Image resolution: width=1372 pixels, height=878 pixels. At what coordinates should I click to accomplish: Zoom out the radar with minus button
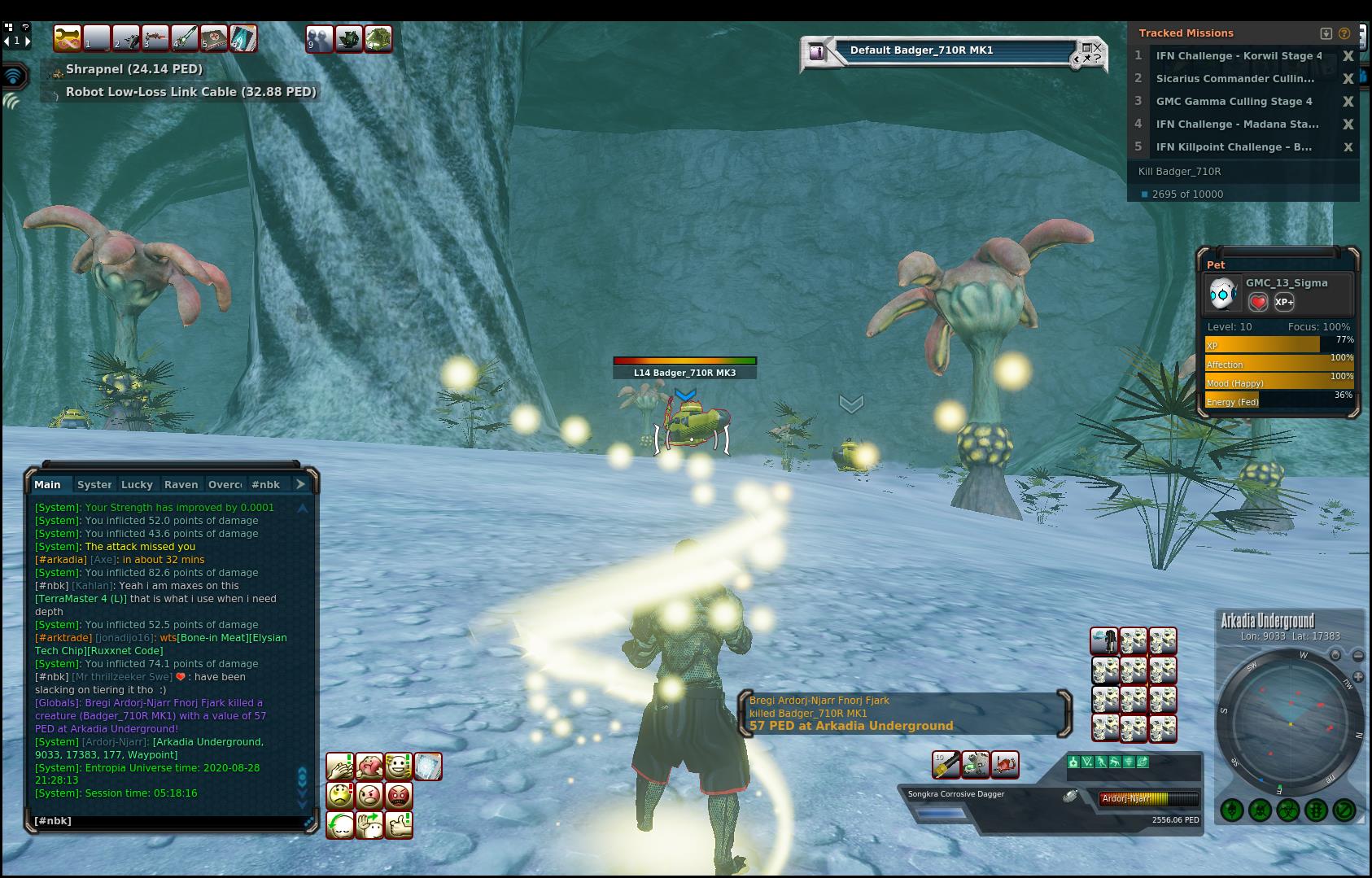point(1358,656)
